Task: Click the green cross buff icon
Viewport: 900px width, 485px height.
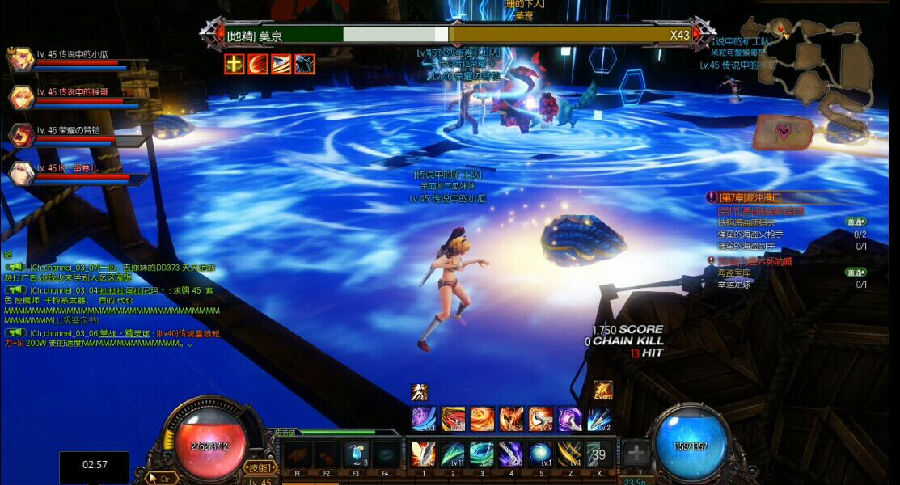Action: tap(234, 64)
